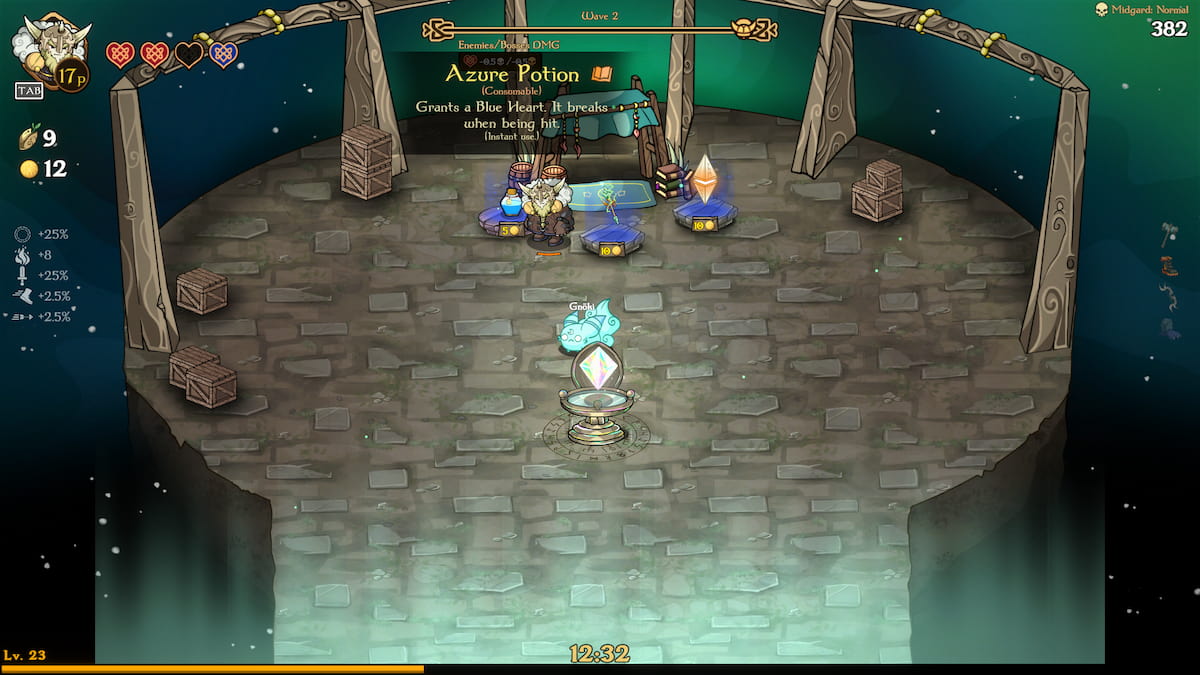Click the sword damage stat icon
This screenshot has width=1200, height=675.
point(23,275)
